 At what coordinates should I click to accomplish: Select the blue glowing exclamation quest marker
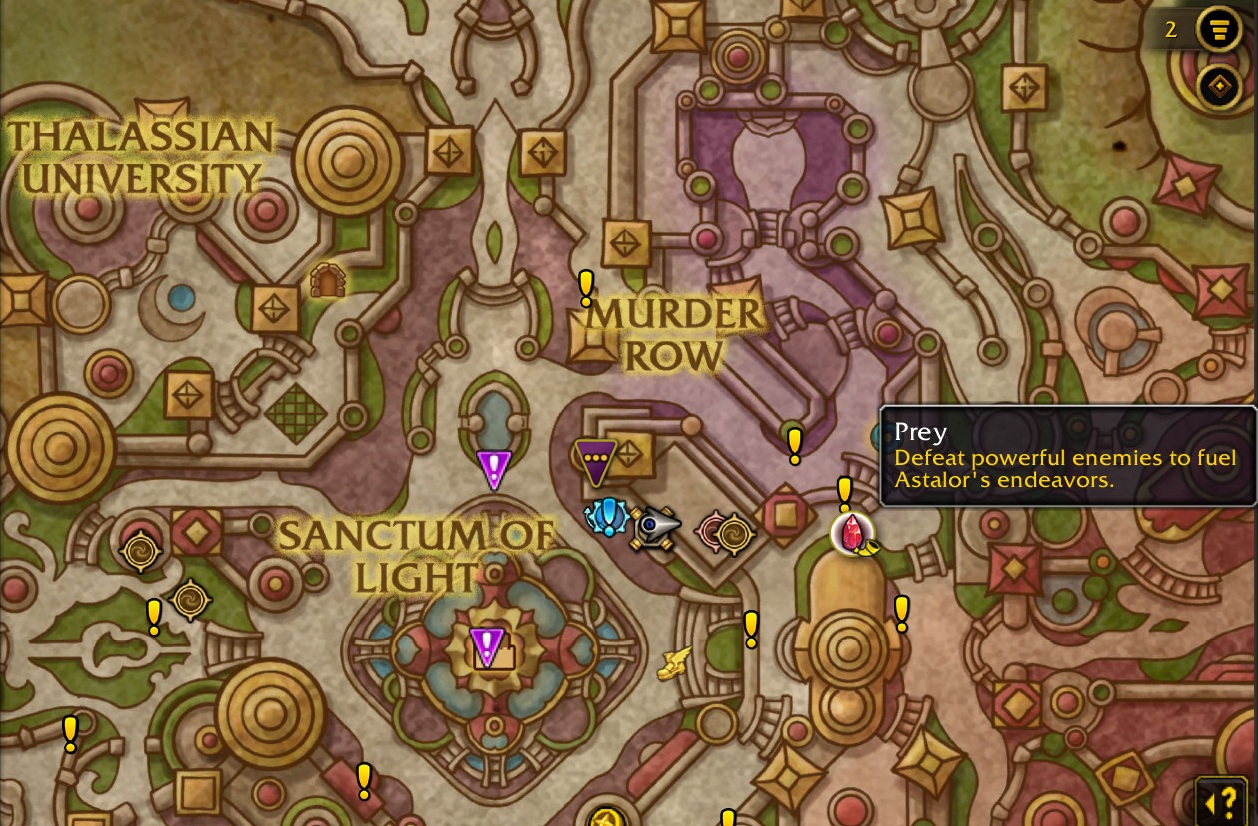click(607, 517)
